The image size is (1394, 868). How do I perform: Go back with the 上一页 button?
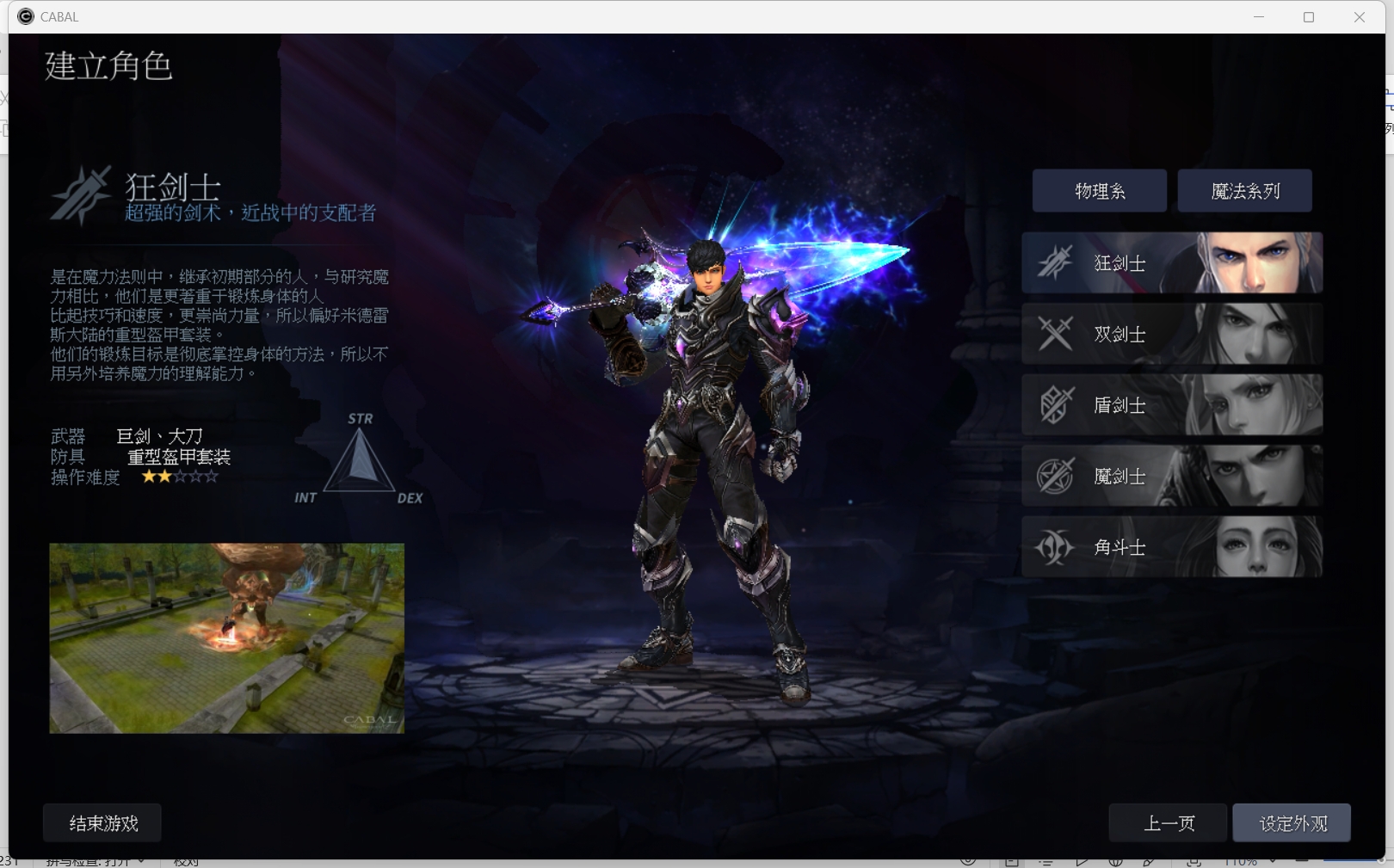click(1168, 823)
